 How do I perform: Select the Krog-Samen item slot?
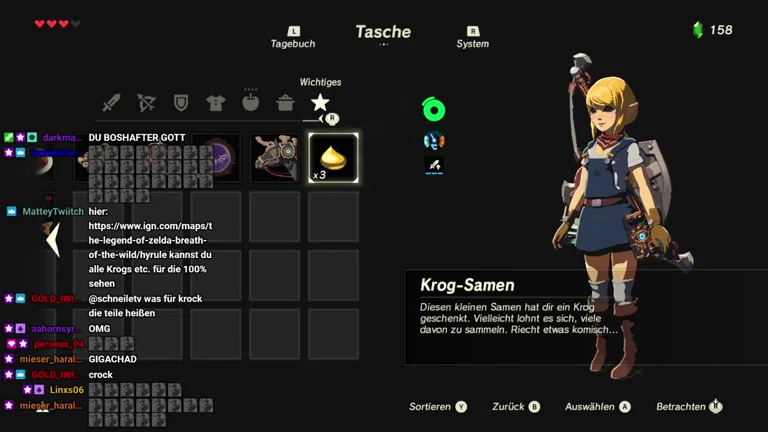[333, 158]
